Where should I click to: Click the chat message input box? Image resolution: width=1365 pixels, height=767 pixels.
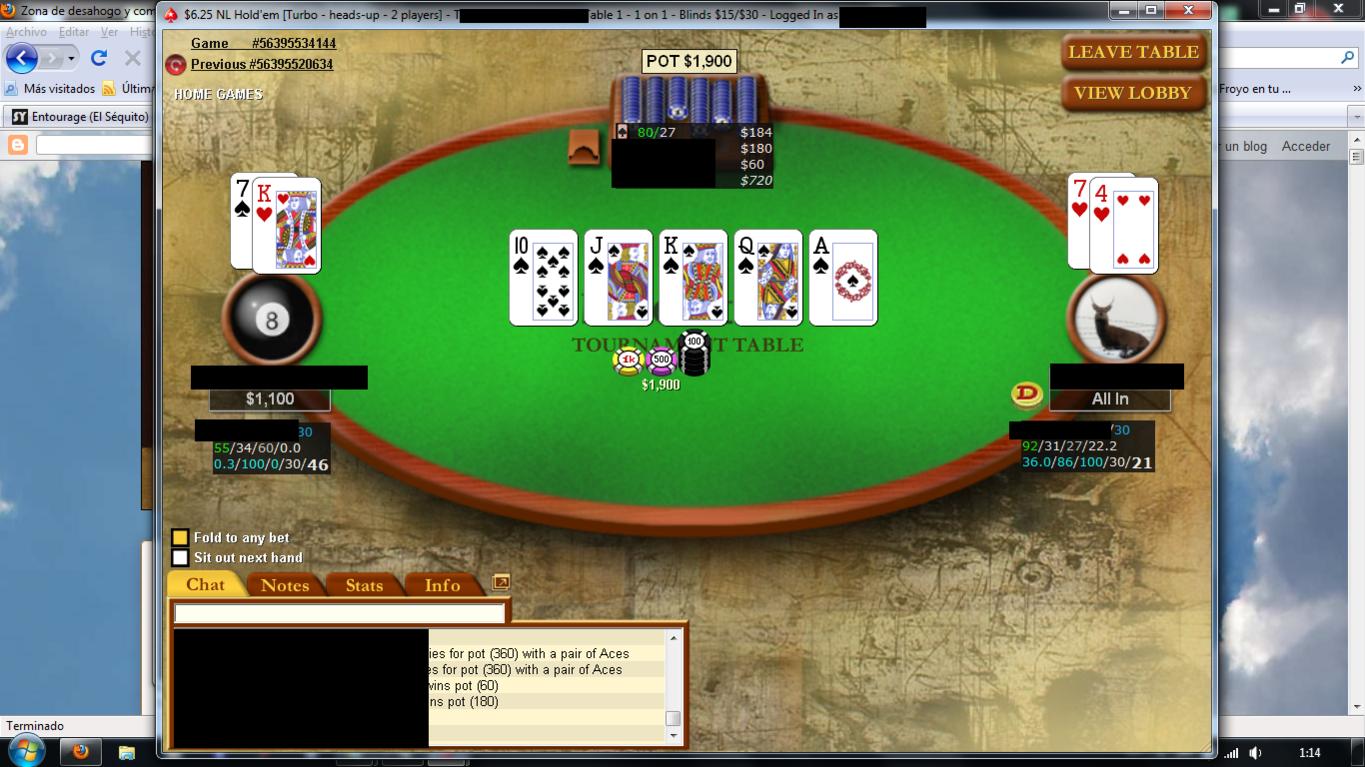click(339, 613)
